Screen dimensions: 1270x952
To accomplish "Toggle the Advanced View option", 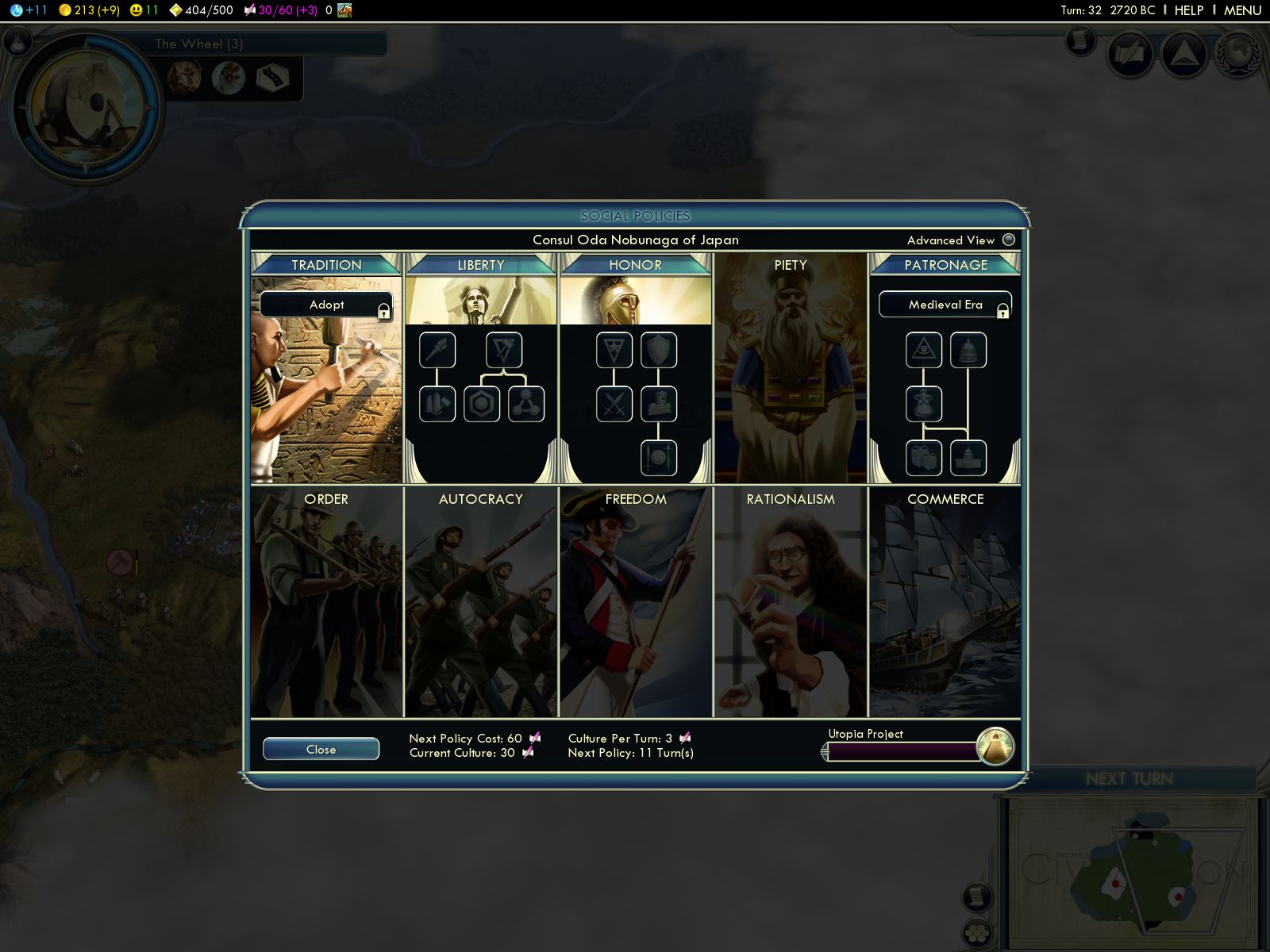I will click(1008, 240).
